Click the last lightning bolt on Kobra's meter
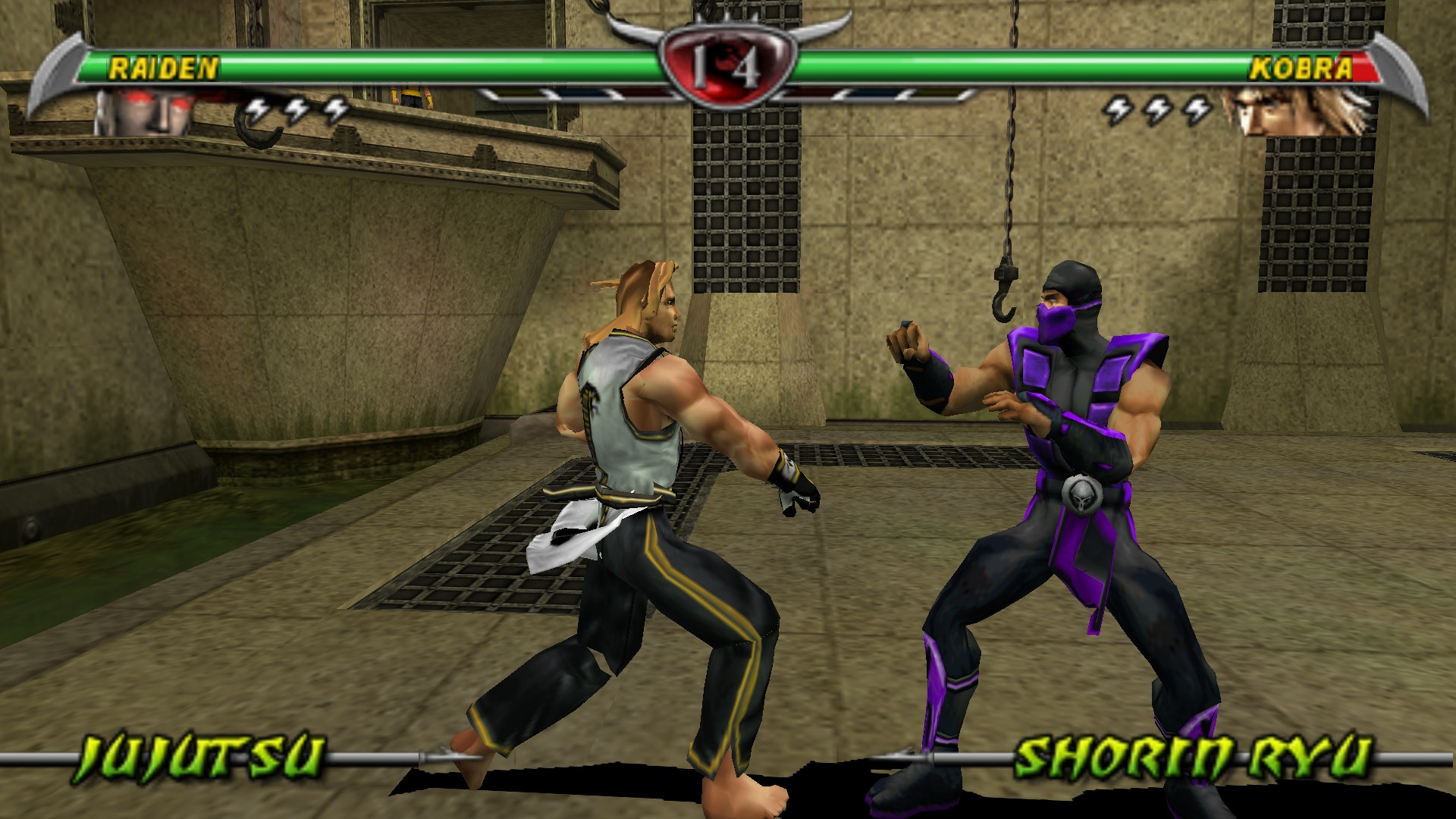 click(1198, 110)
